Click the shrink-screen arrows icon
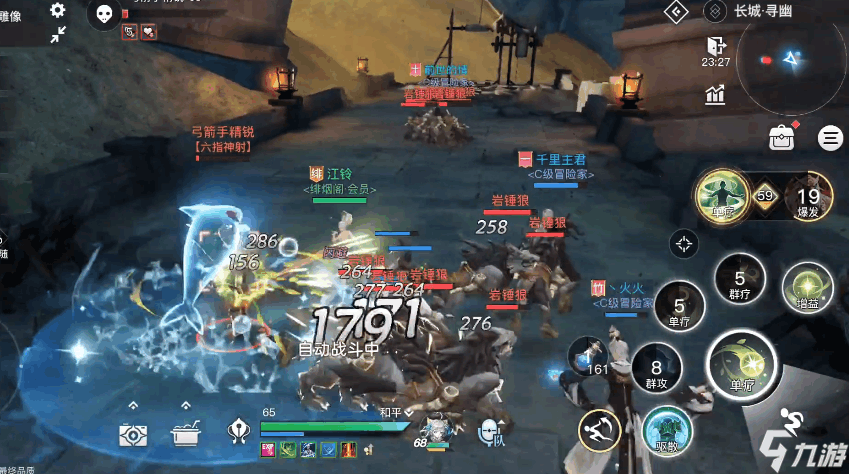This screenshot has width=849, height=474. pyautogui.click(x=58, y=35)
